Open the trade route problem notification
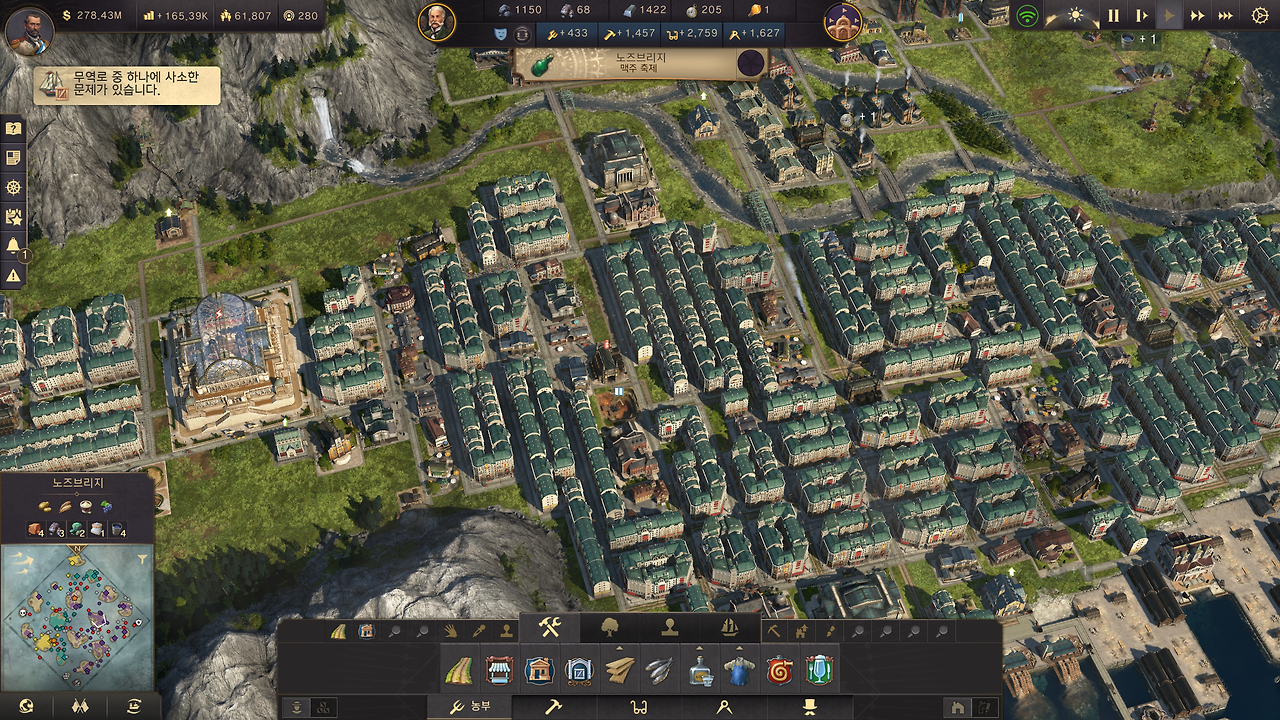 [127, 85]
